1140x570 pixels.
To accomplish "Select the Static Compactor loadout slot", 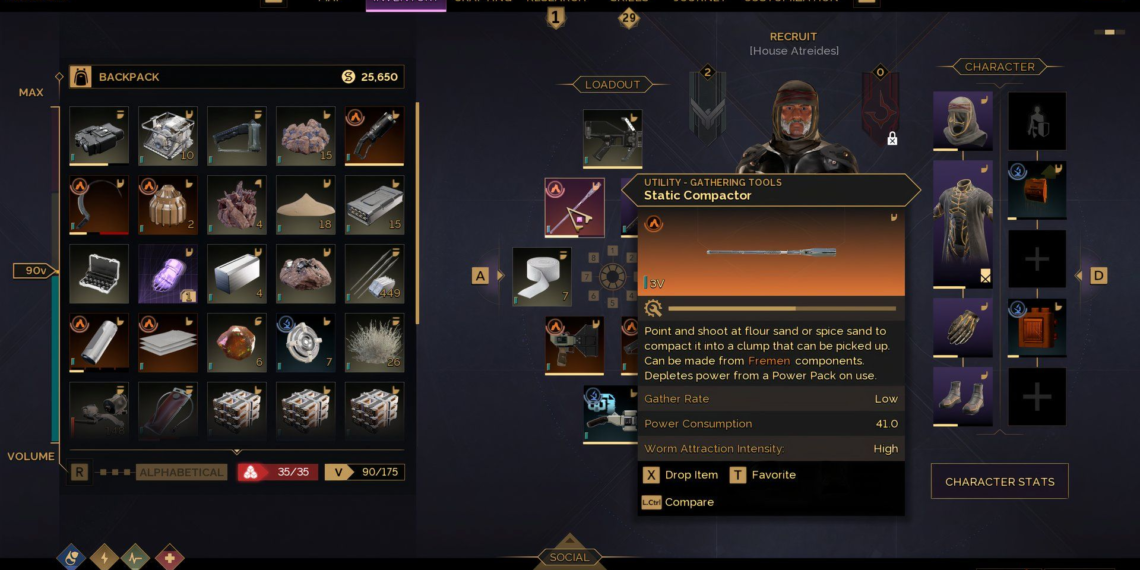I will click(574, 207).
